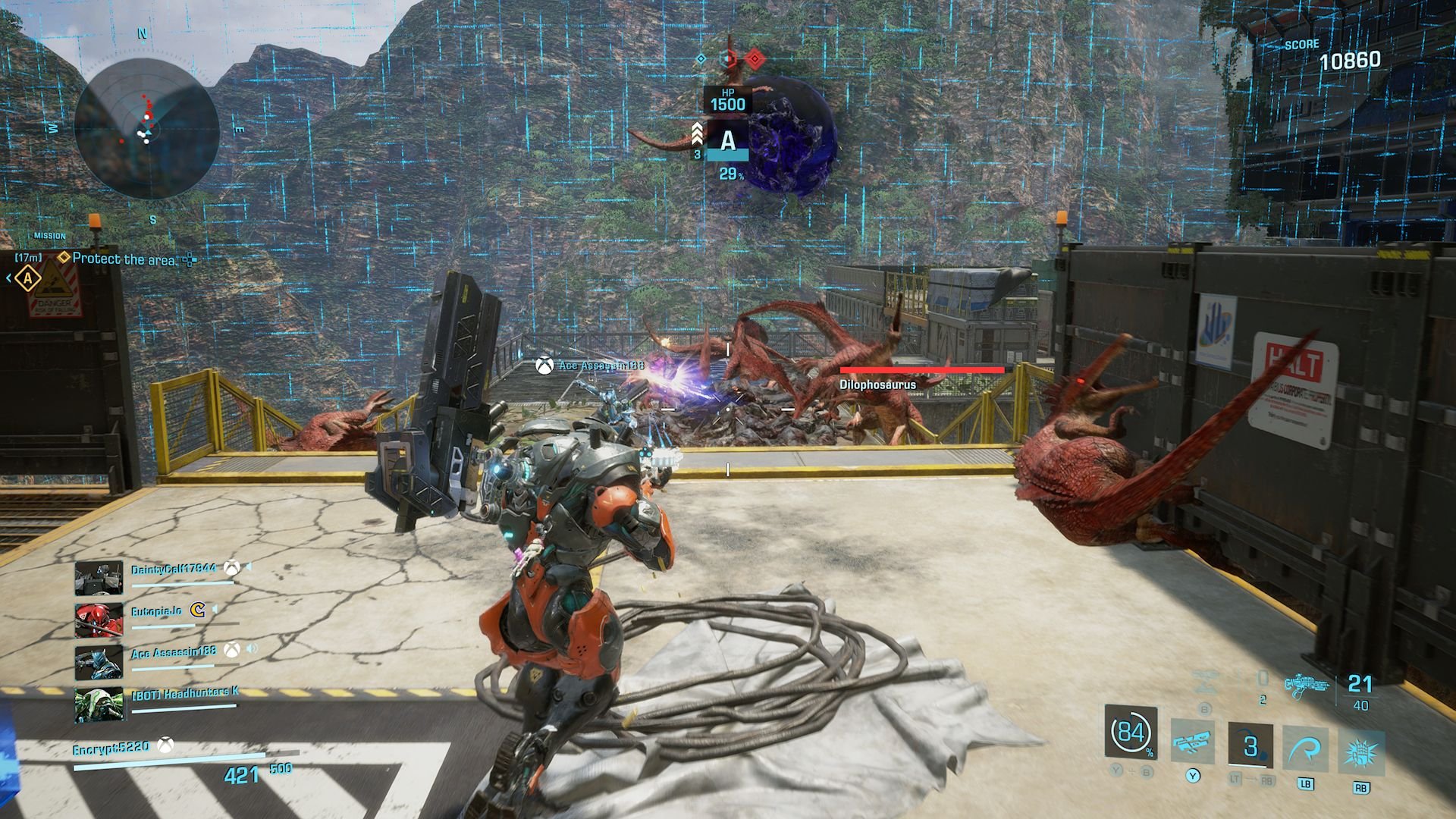Open the circular radar minimap
The image size is (1456, 819).
147,127
